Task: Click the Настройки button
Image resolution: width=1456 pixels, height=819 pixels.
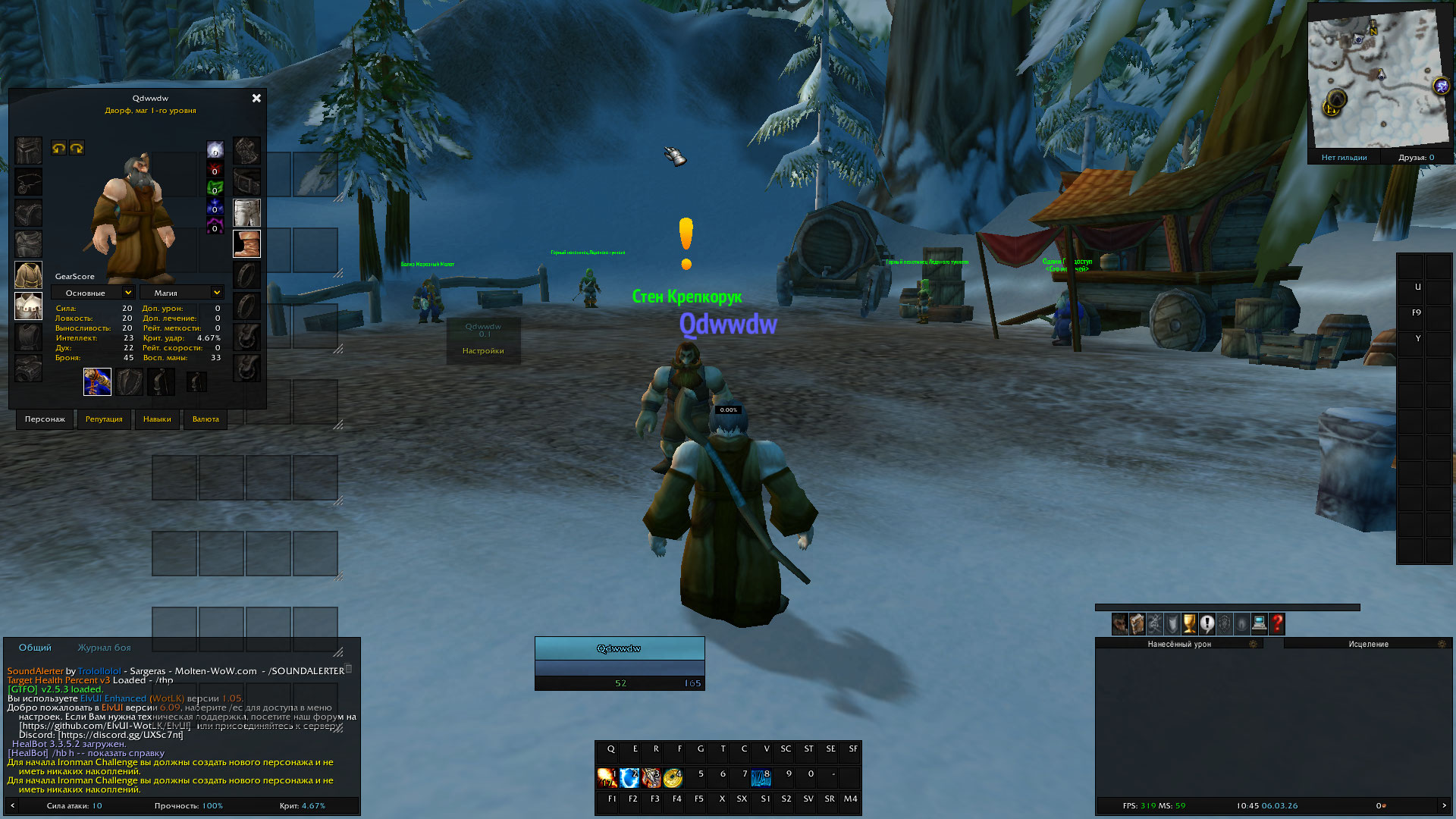Action: point(483,351)
